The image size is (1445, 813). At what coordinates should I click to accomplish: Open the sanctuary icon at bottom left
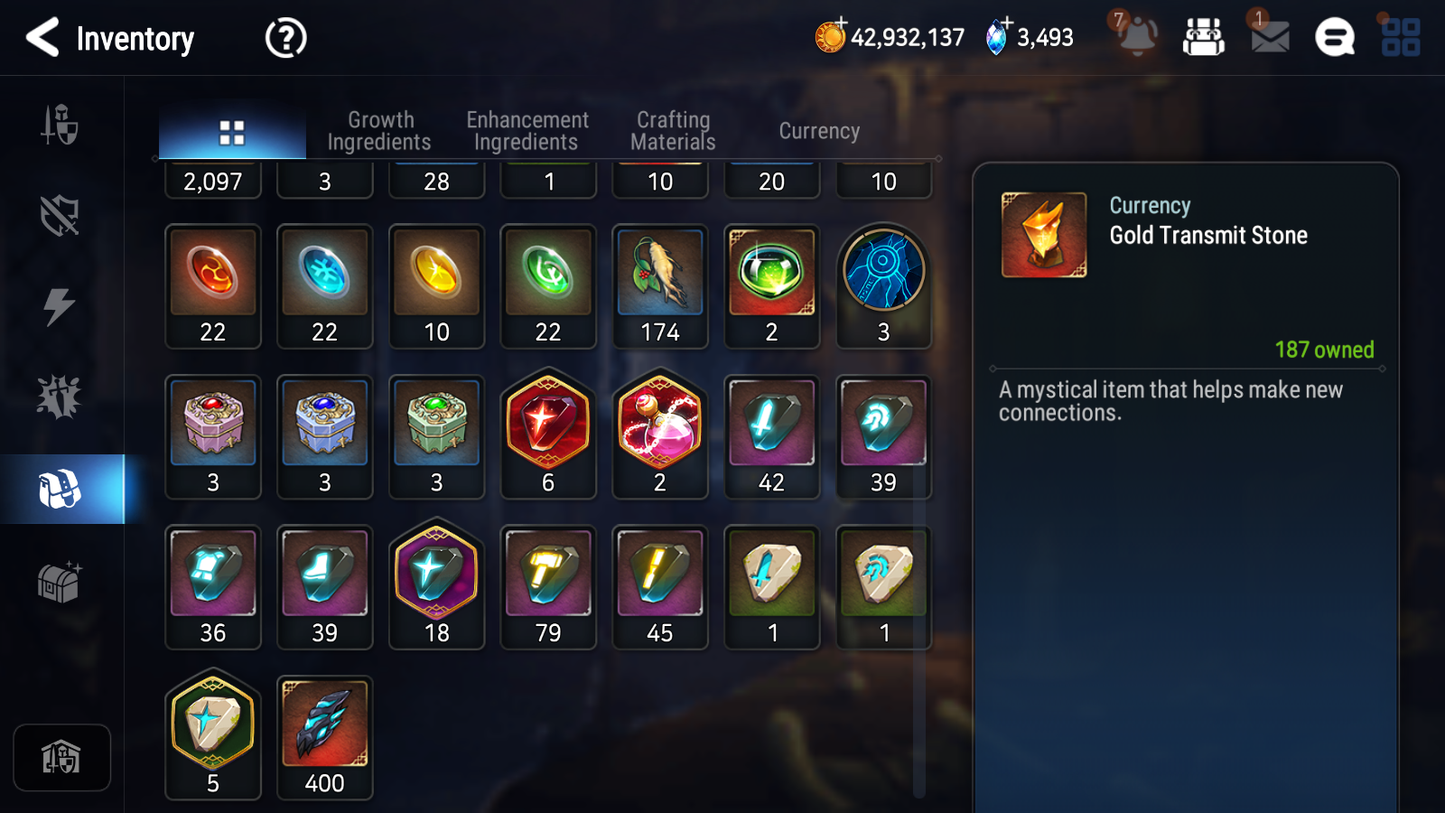click(62, 757)
